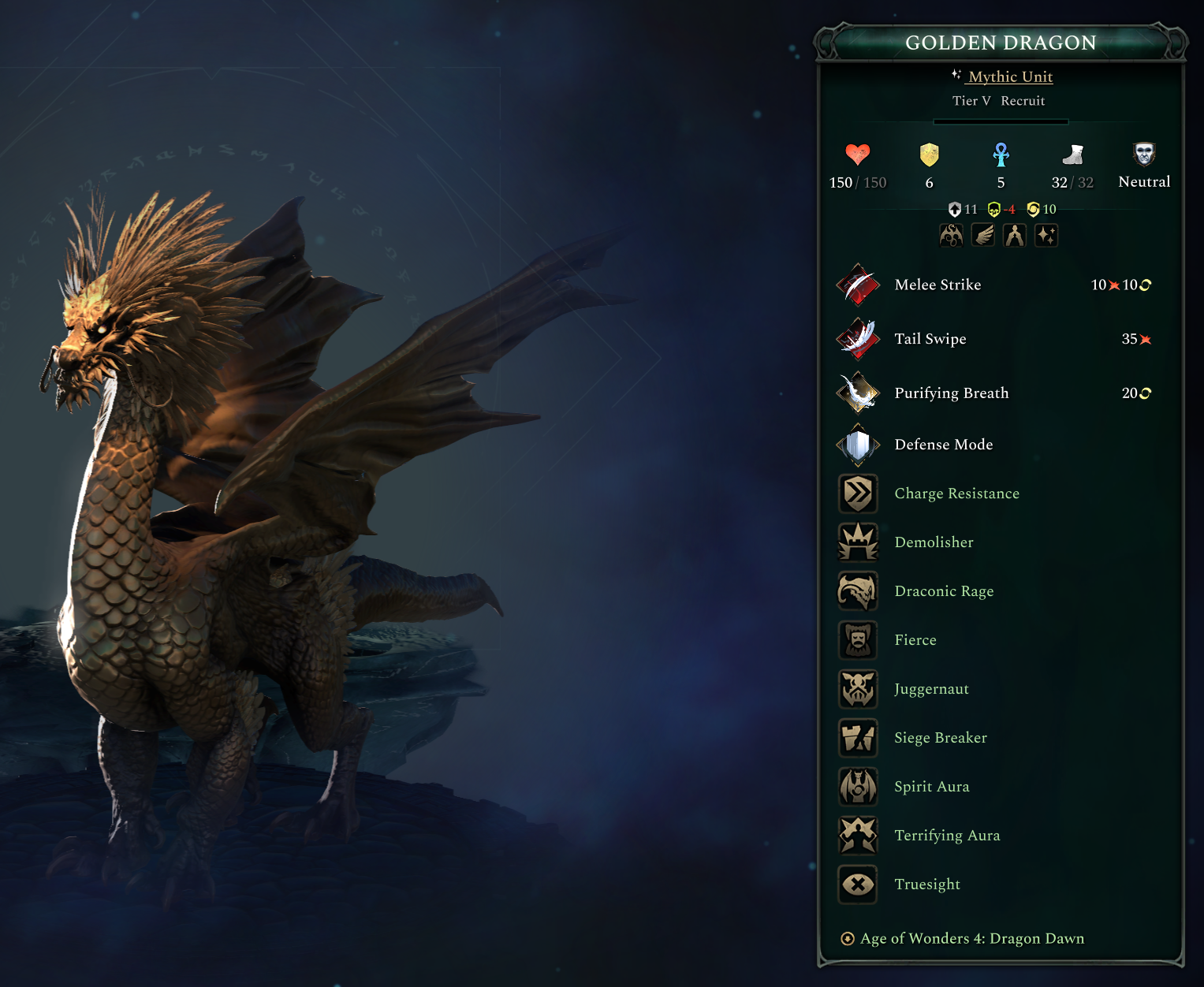Click the Neutral alignment mask icon

coord(1144,153)
